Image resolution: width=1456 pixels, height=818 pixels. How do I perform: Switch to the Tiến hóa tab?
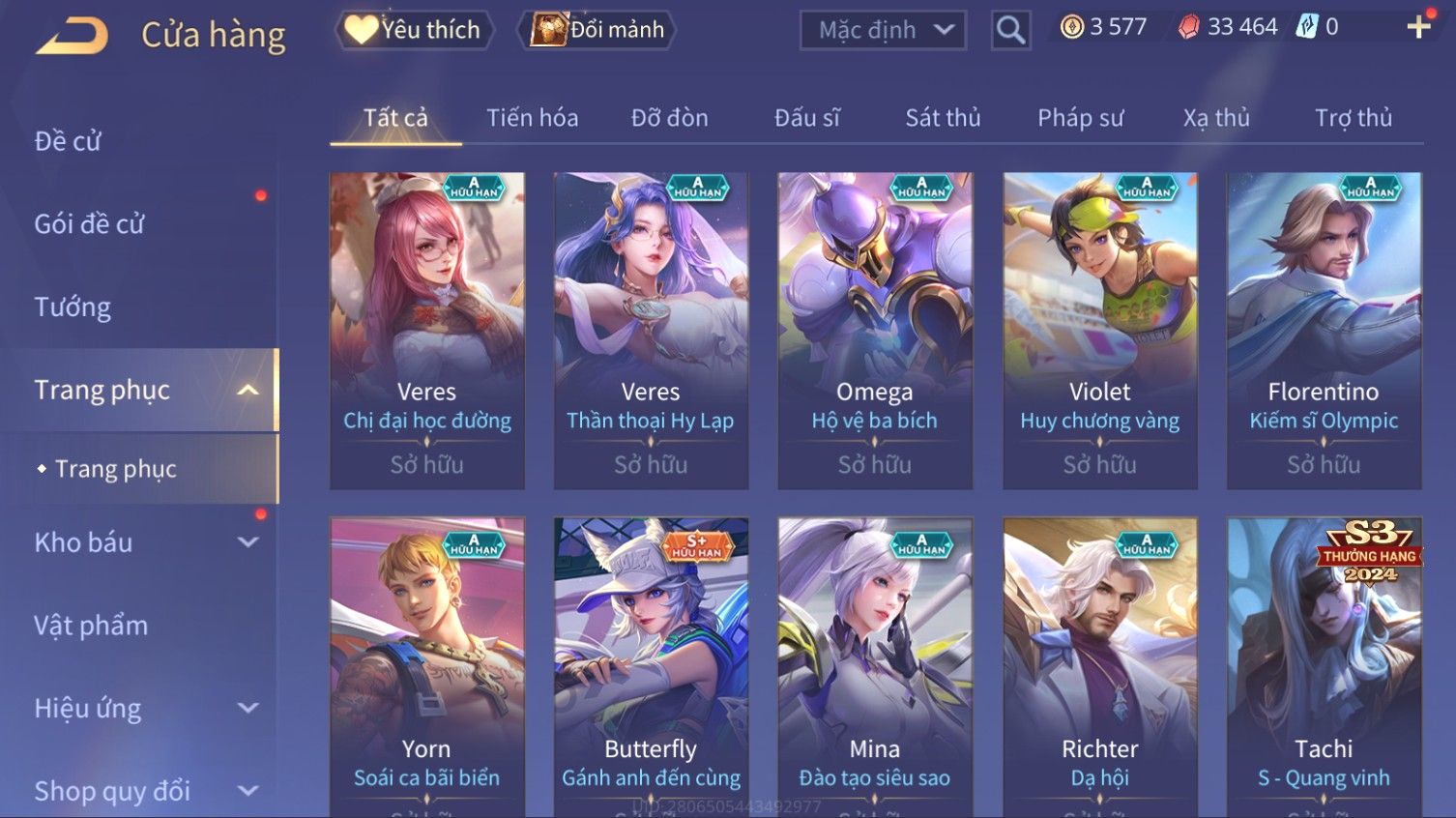[x=532, y=118]
